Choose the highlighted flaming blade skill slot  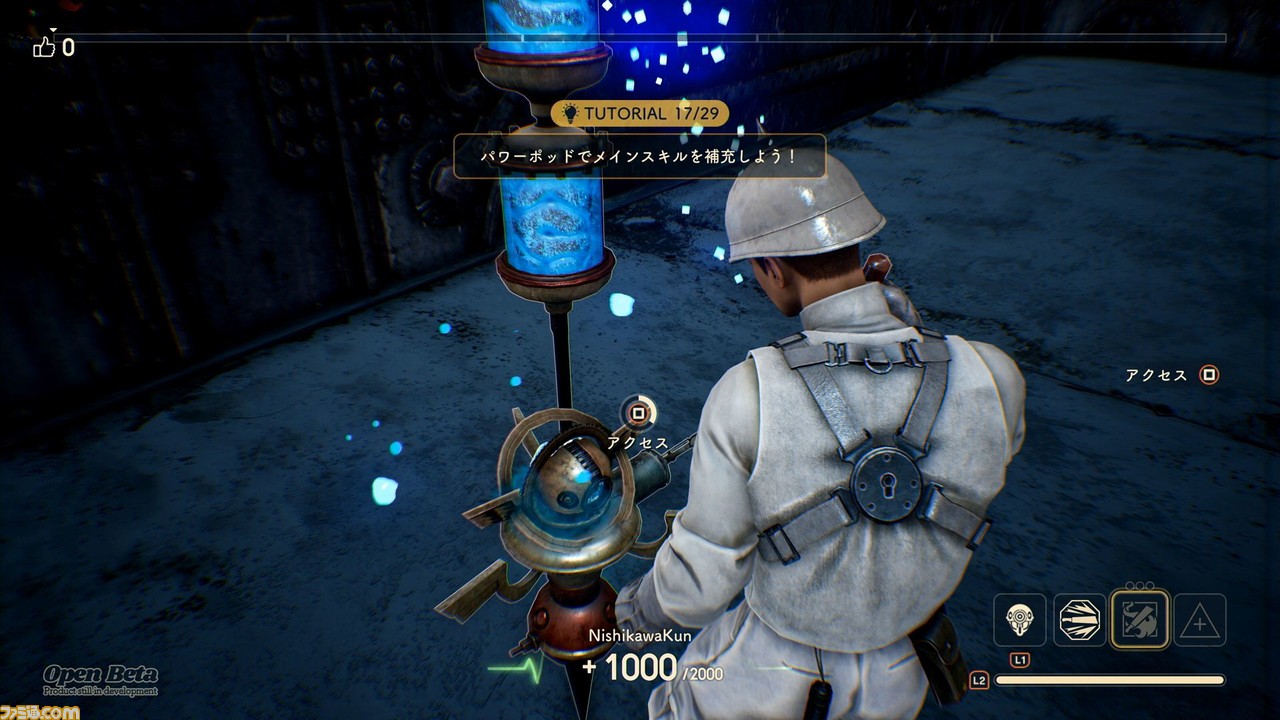pyautogui.click(x=1139, y=620)
